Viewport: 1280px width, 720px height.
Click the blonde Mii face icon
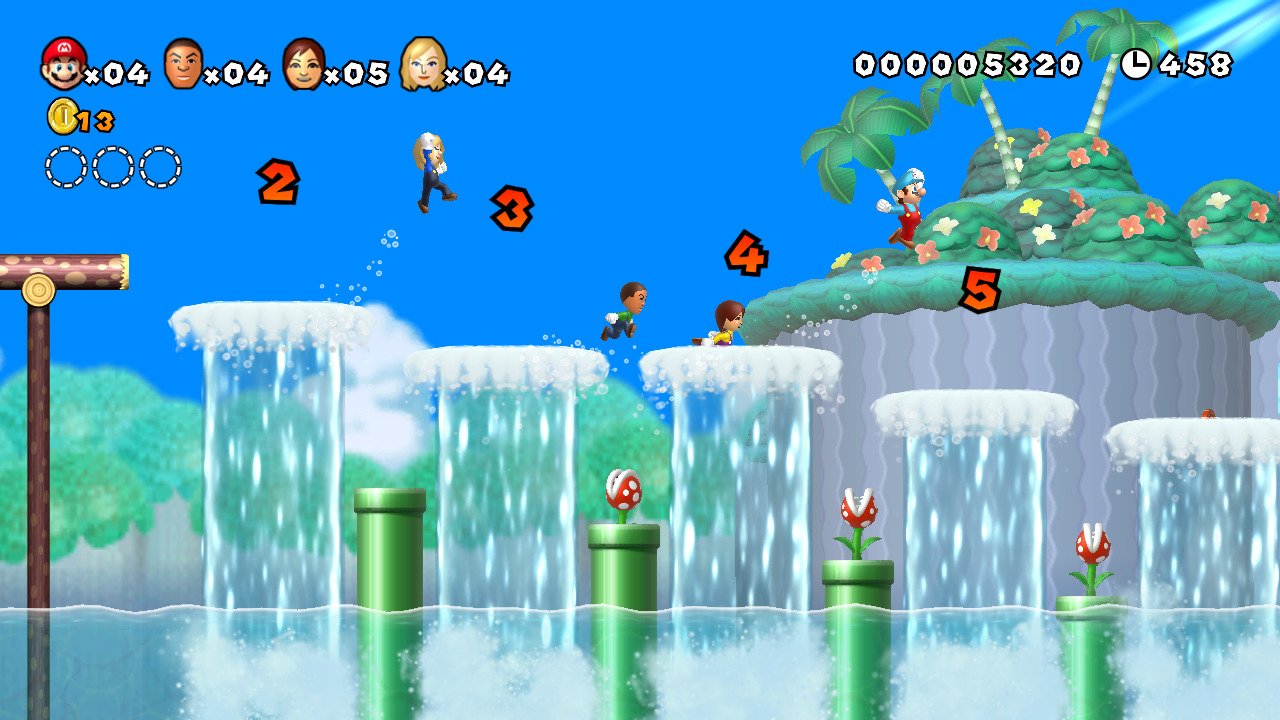pyautogui.click(x=427, y=64)
